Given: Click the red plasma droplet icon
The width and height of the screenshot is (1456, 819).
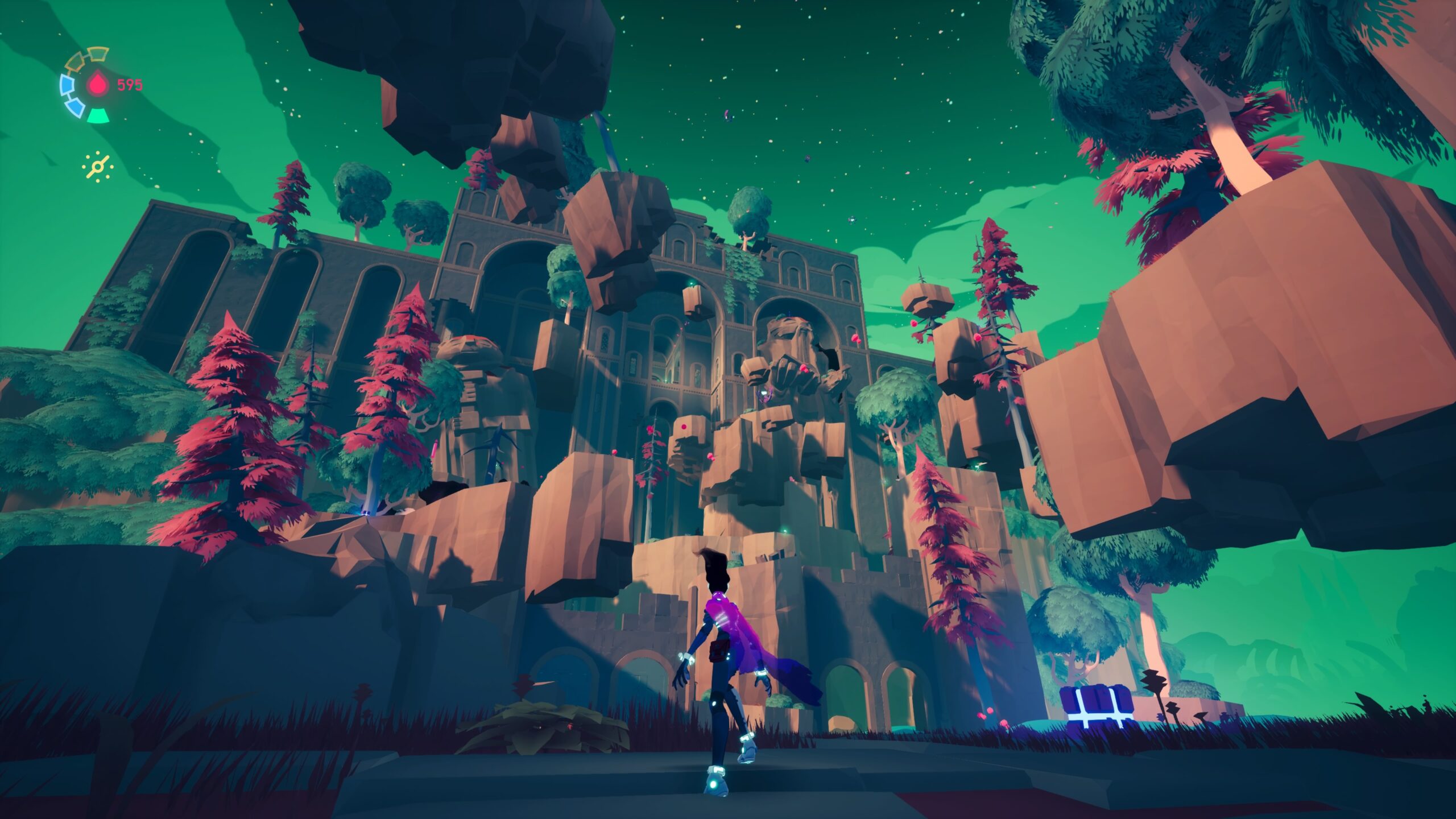Looking at the screenshot, I should (98, 86).
